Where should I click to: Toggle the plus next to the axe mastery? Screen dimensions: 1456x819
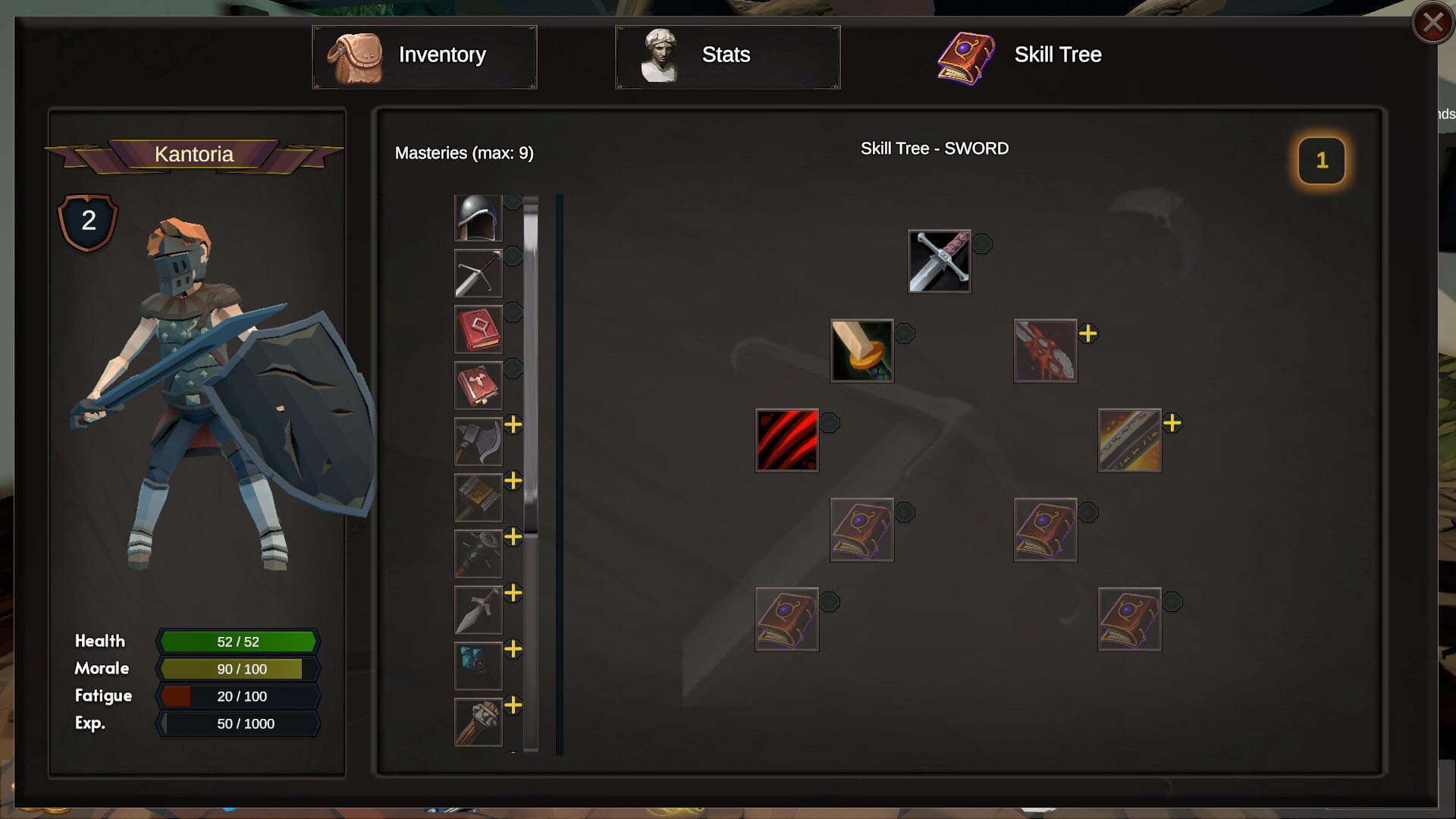coord(514,427)
